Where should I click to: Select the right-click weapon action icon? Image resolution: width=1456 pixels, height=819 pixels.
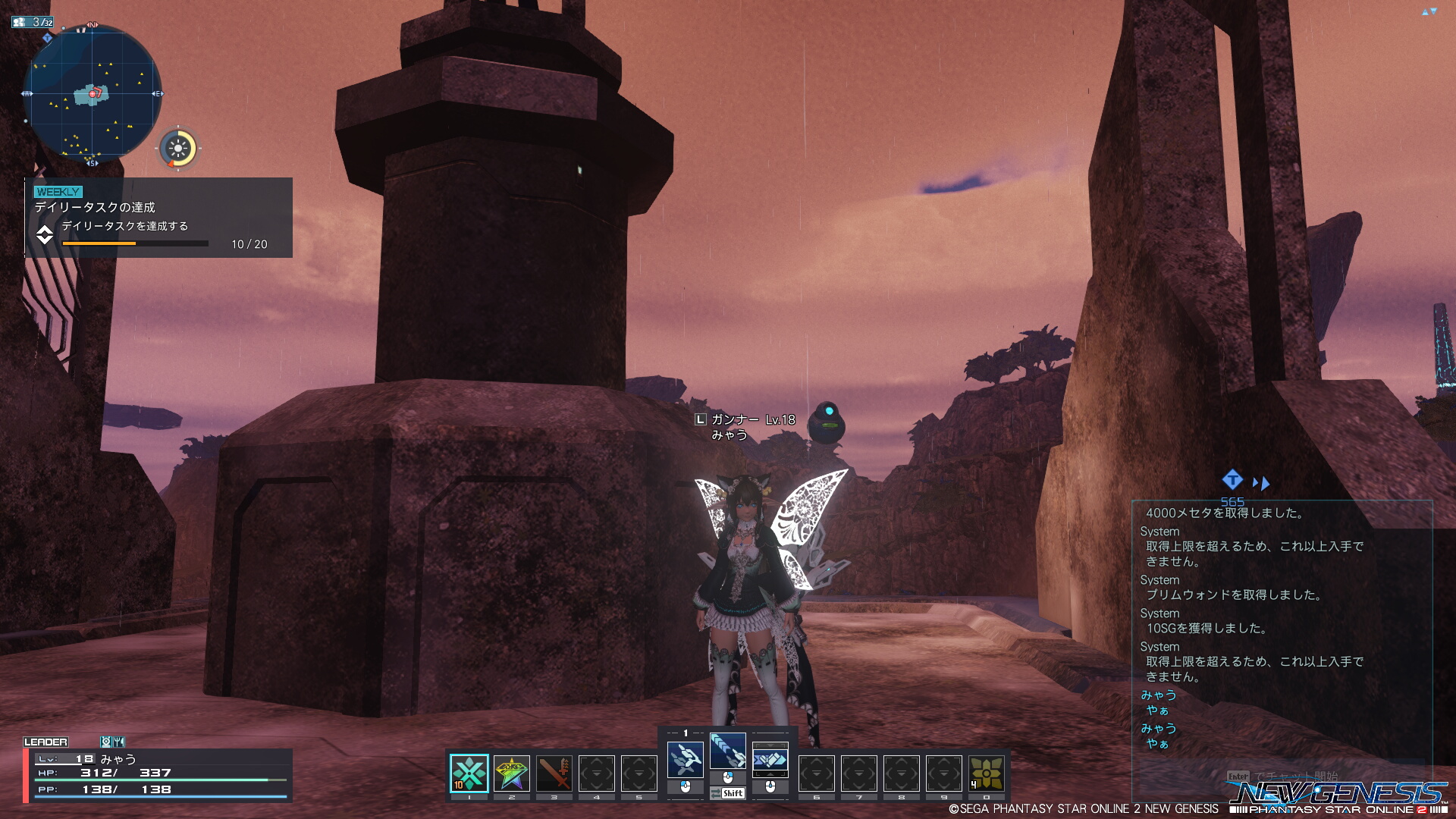(770, 759)
